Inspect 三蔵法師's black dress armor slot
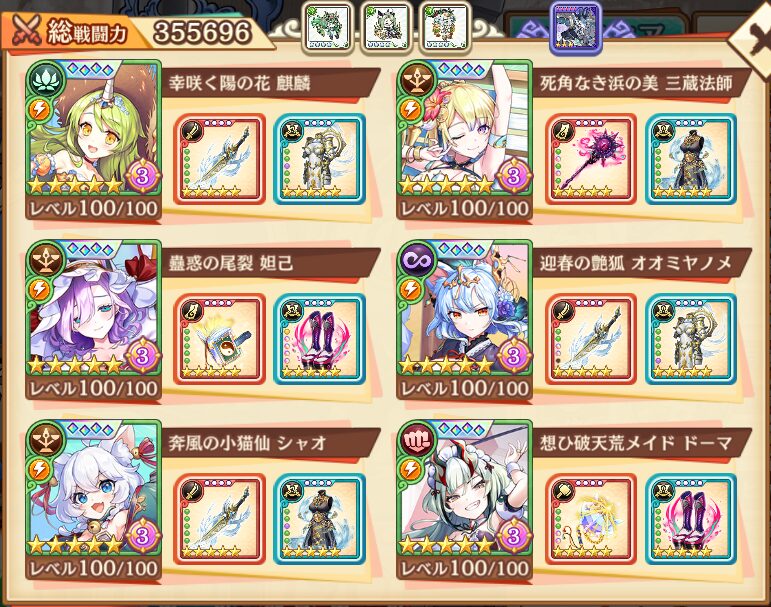Image resolution: width=771 pixels, height=607 pixels. click(x=689, y=159)
